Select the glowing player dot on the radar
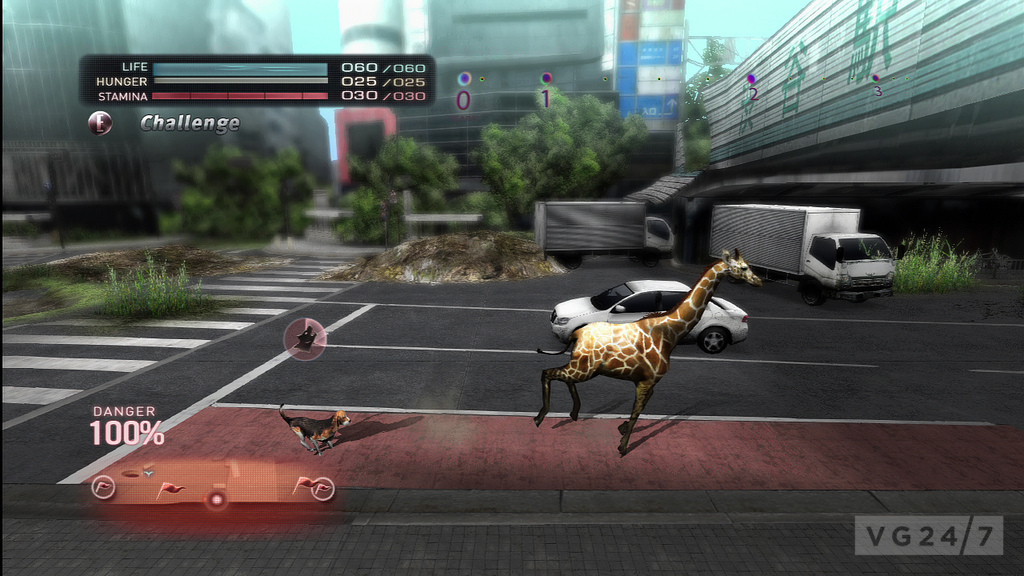The width and height of the screenshot is (1024, 576). tap(215, 499)
